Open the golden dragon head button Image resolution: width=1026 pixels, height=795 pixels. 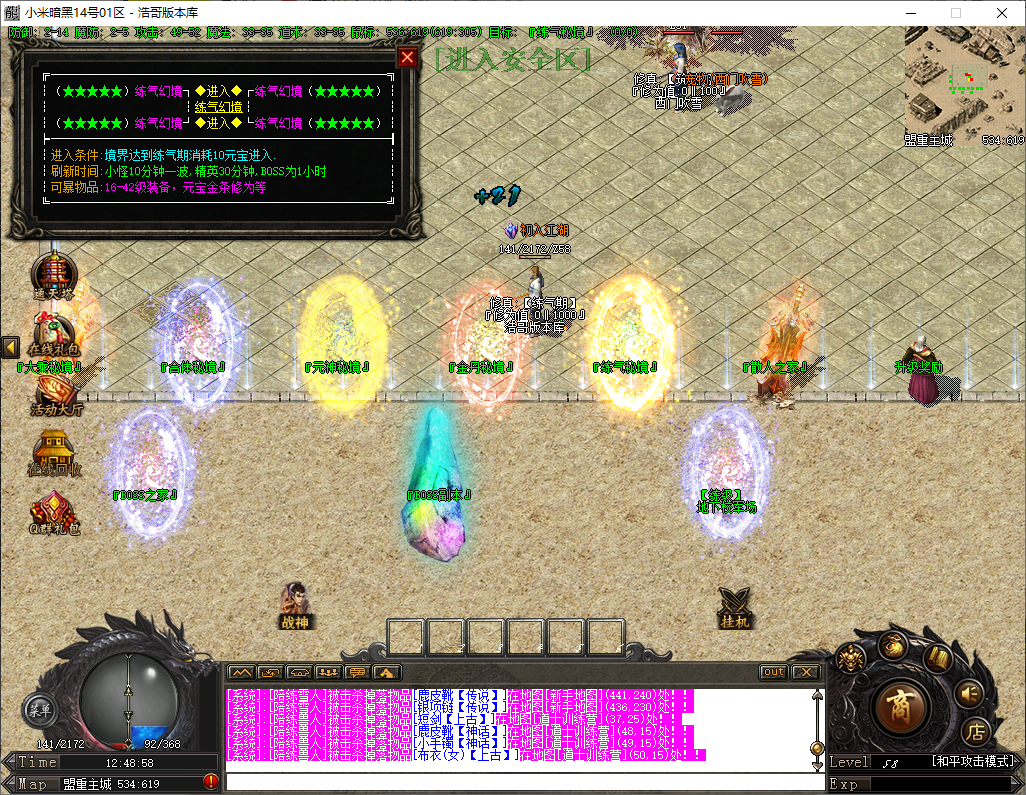pos(852,658)
